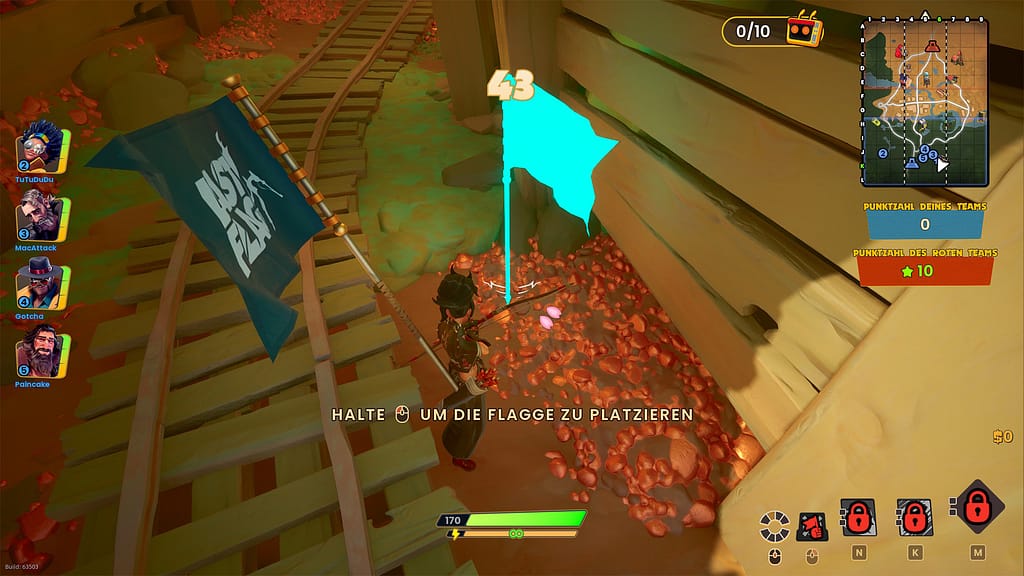Select teammate MacAttack's portrait

tap(42, 215)
